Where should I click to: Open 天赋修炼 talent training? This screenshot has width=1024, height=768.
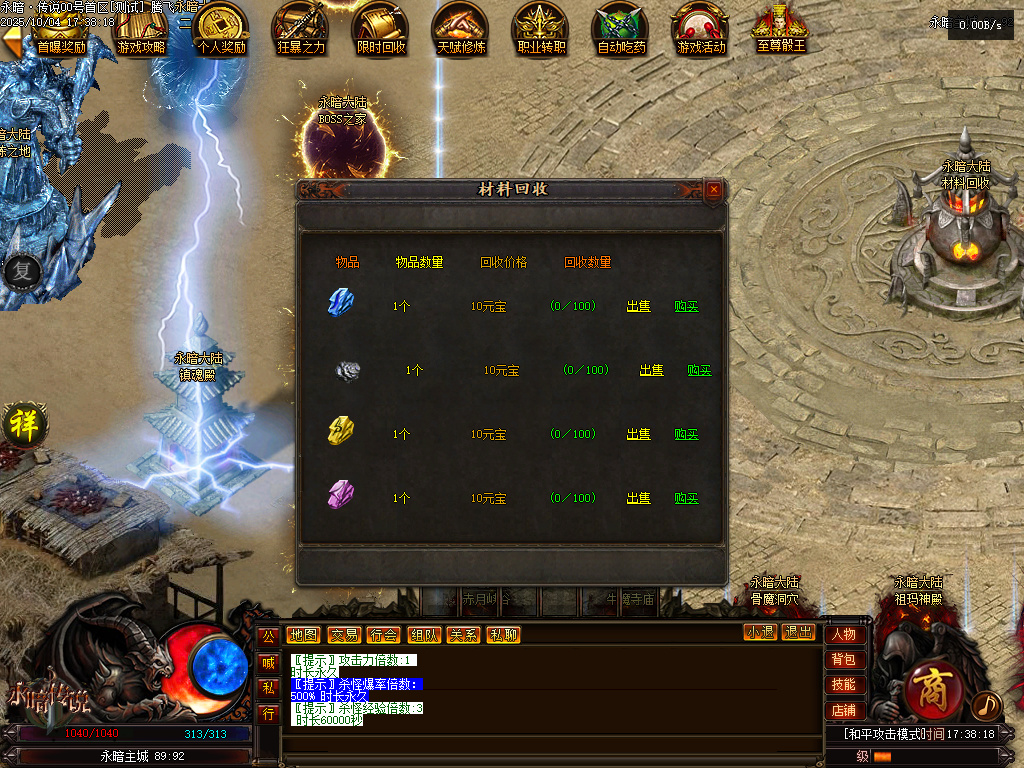(x=461, y=29)
